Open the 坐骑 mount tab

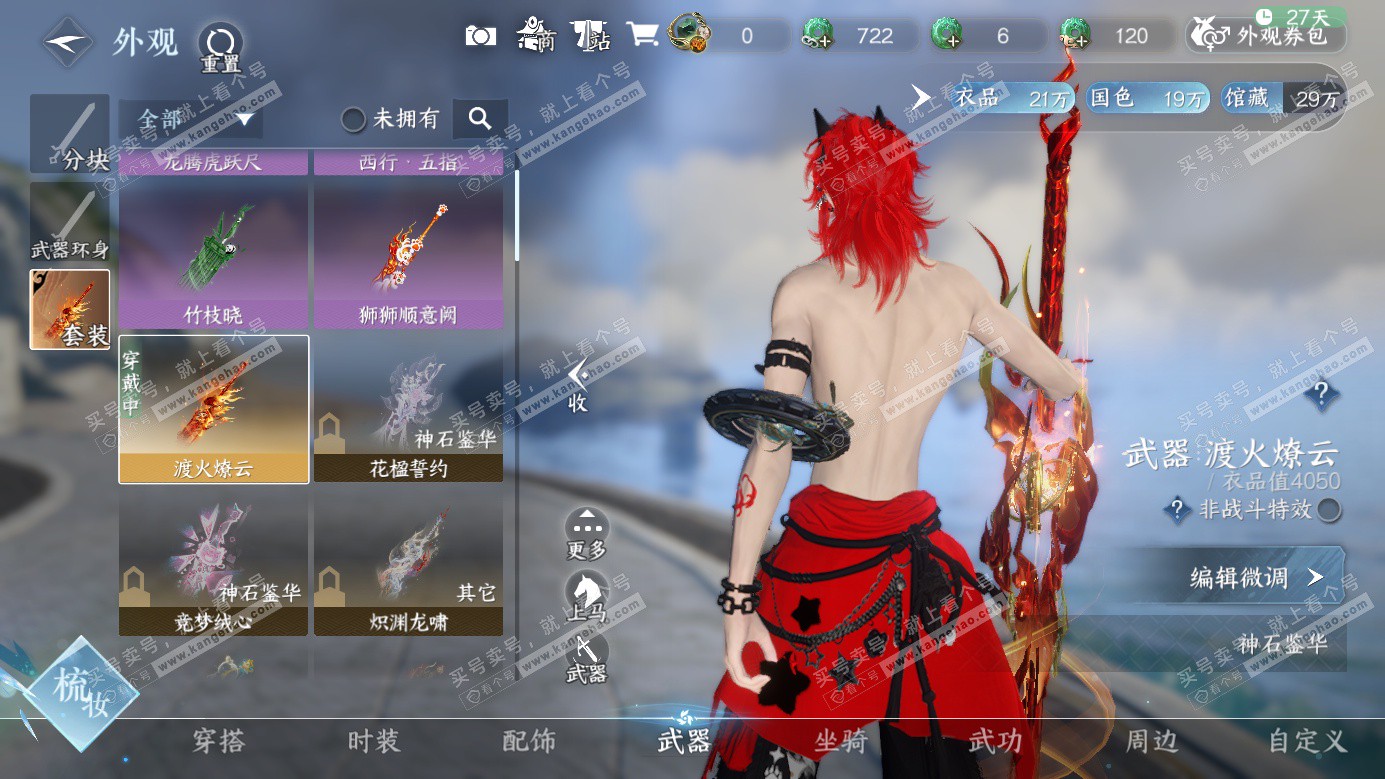841,741
